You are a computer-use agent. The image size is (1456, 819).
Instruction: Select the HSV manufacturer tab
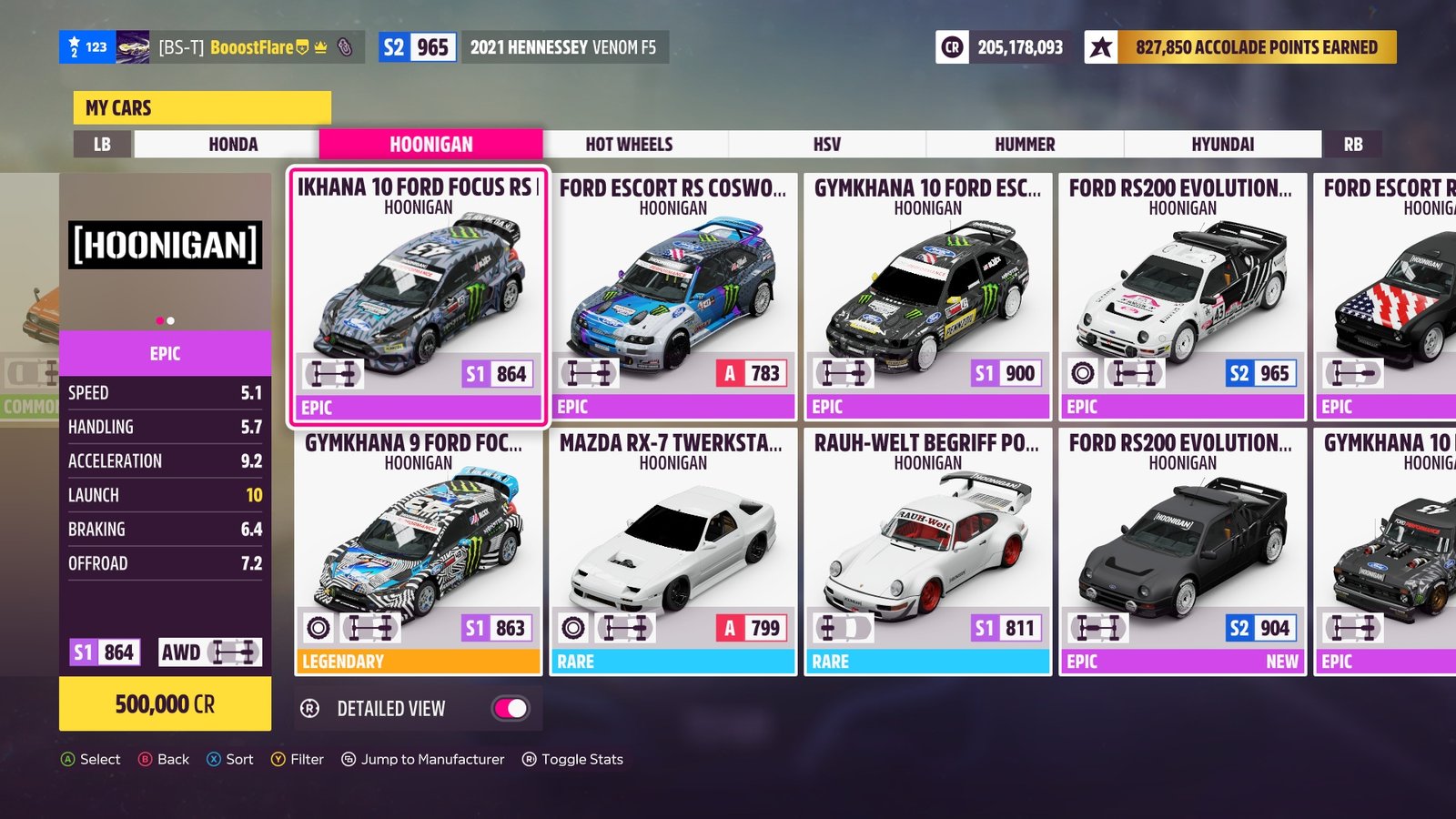(826, 144)
